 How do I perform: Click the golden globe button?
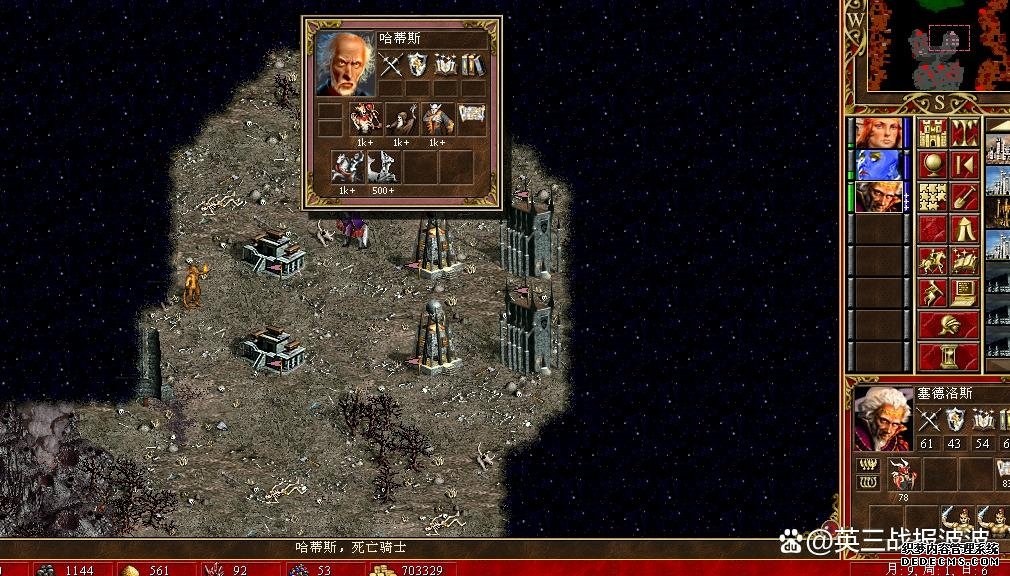click(x=932, y=165)
